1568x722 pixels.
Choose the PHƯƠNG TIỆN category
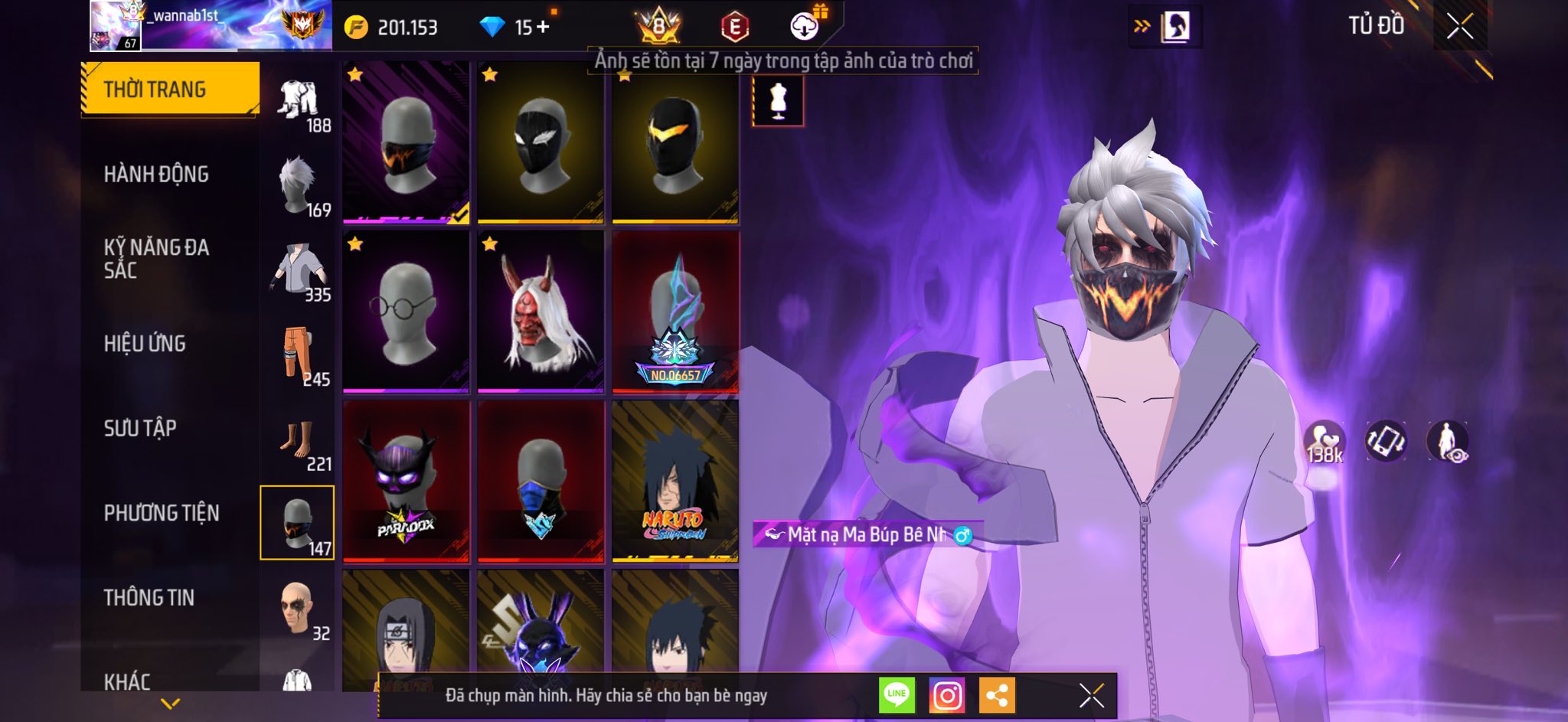point(162,513)
